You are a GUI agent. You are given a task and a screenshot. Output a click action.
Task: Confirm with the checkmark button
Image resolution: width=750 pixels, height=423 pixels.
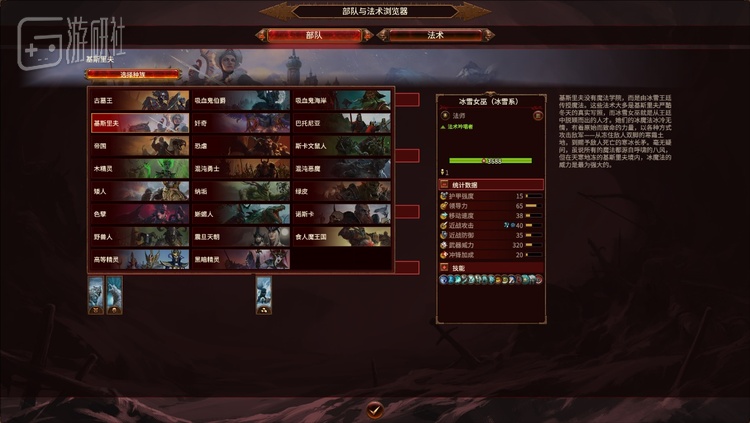click(x=375, y=409)
